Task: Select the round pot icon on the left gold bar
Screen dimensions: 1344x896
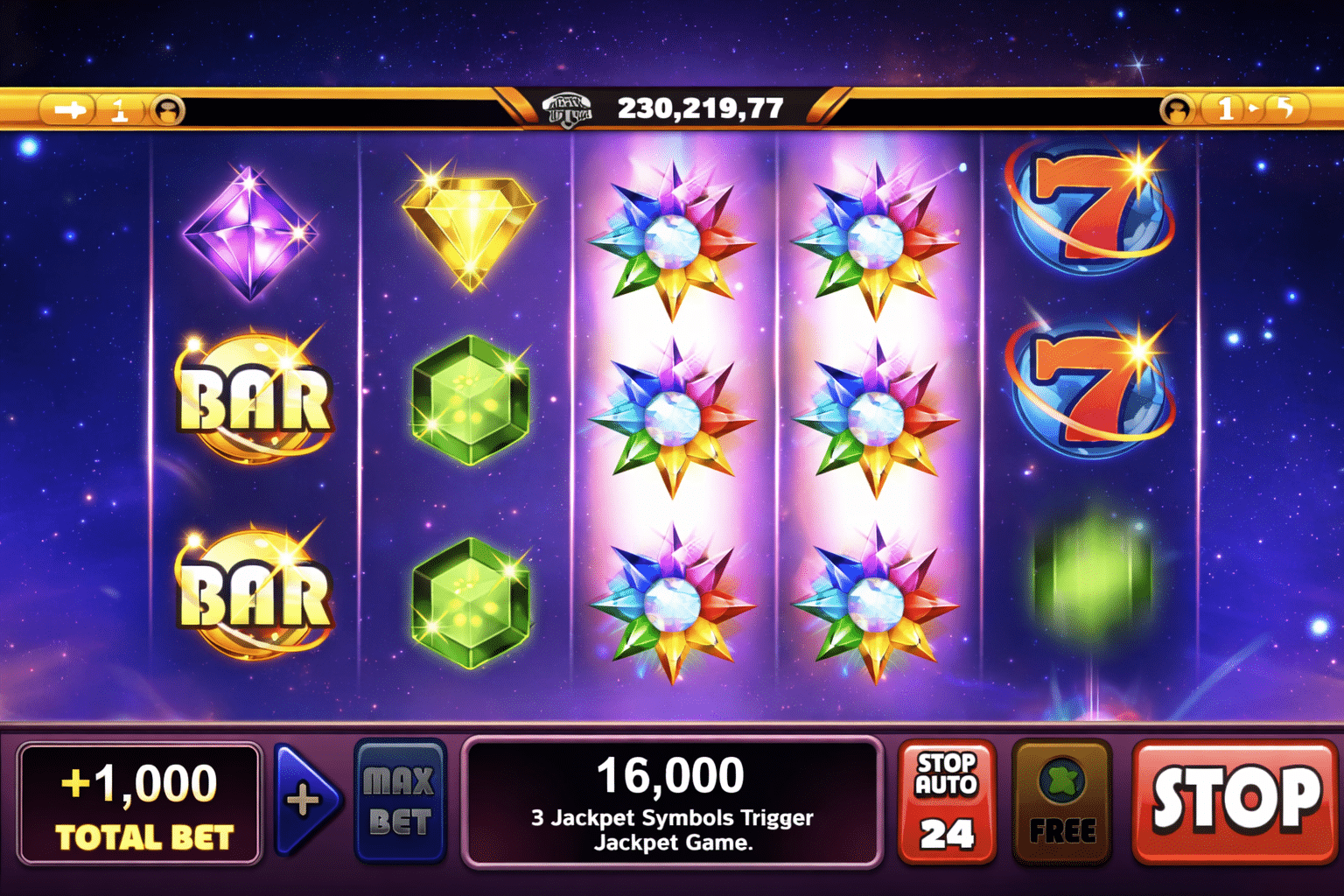Action: pos(168,110)
